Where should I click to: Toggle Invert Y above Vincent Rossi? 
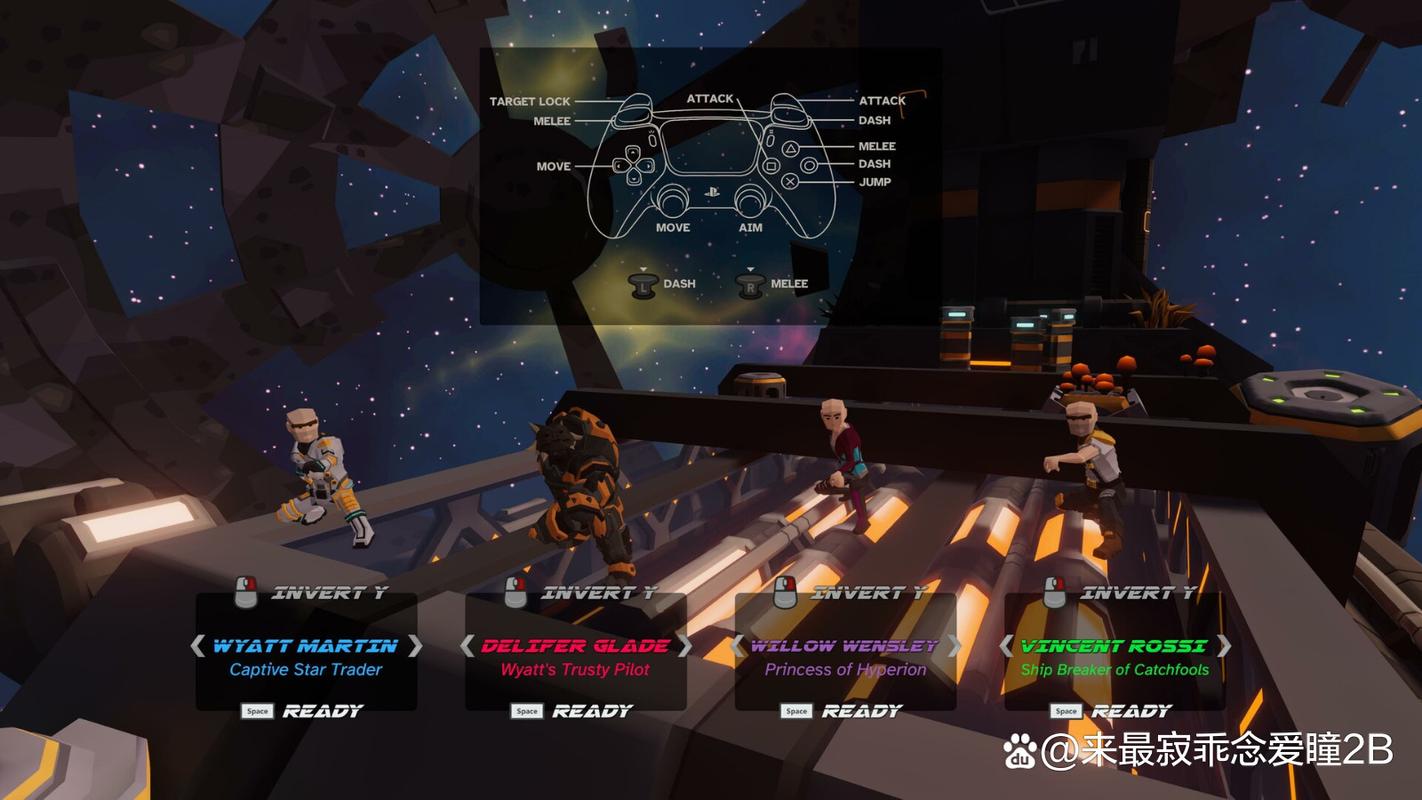pyautogui.click(x=1120, y=593)
